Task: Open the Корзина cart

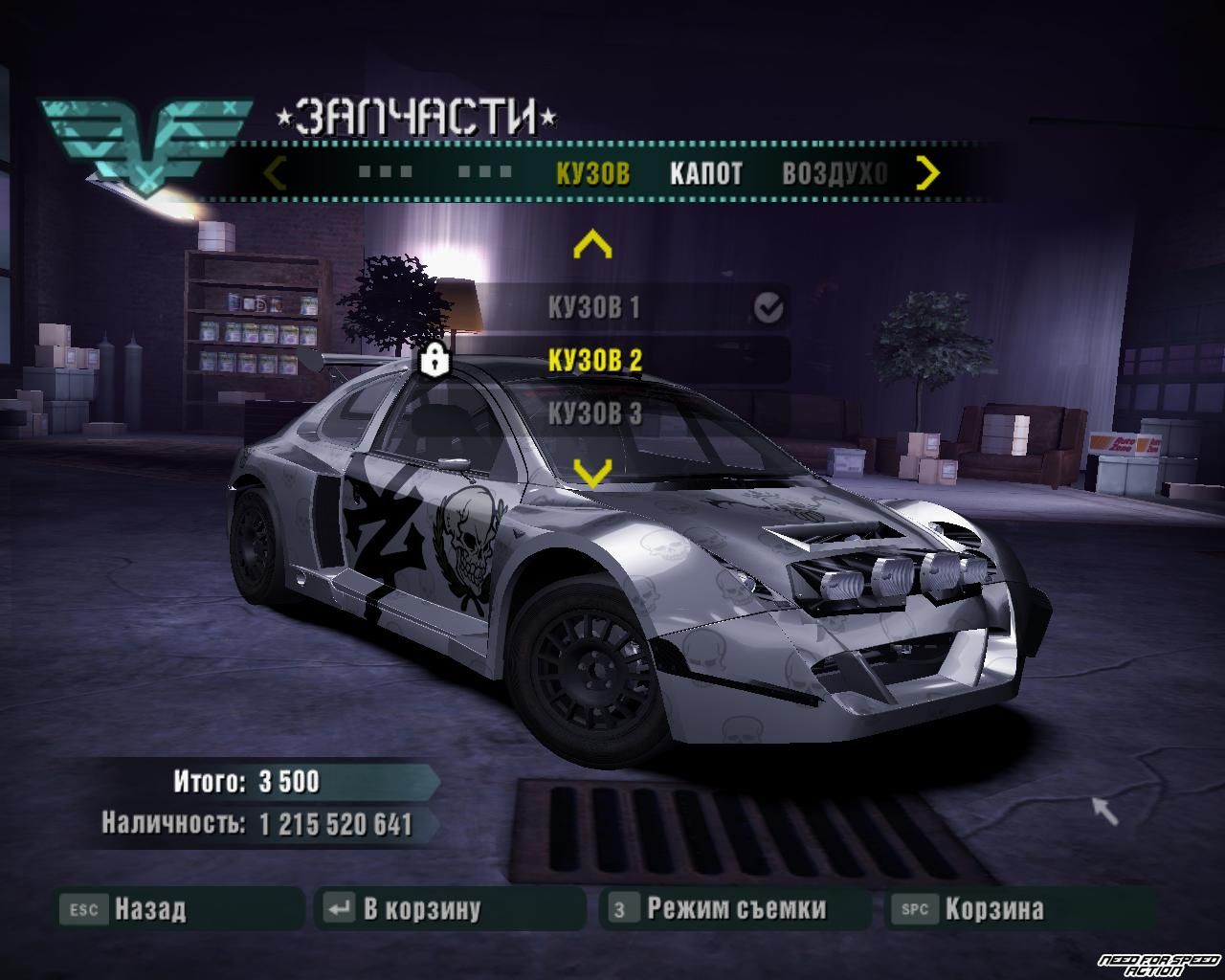Action: click(1020, 908)
